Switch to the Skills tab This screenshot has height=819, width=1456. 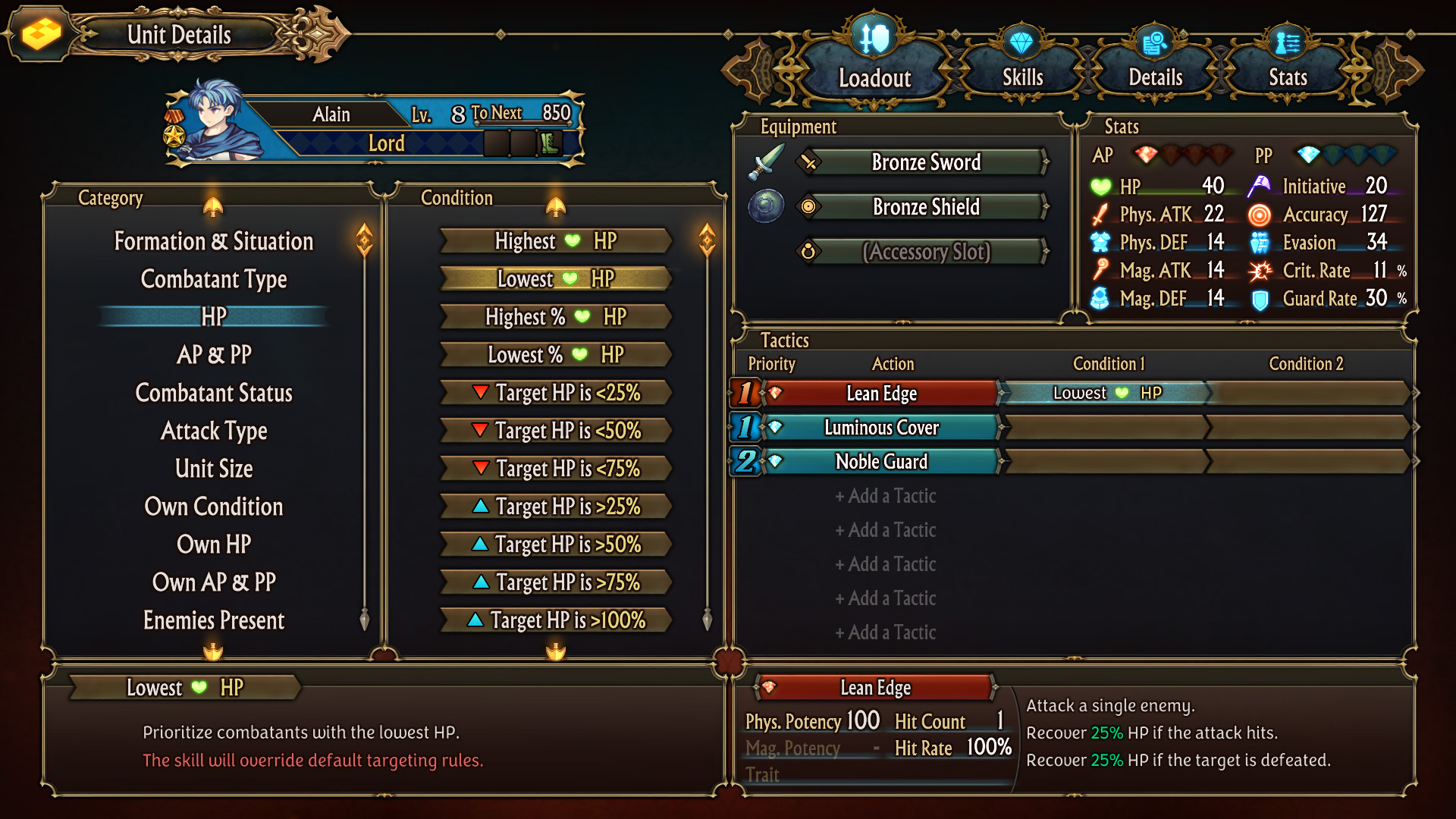pyautogui.click(x=1022, y=77)
